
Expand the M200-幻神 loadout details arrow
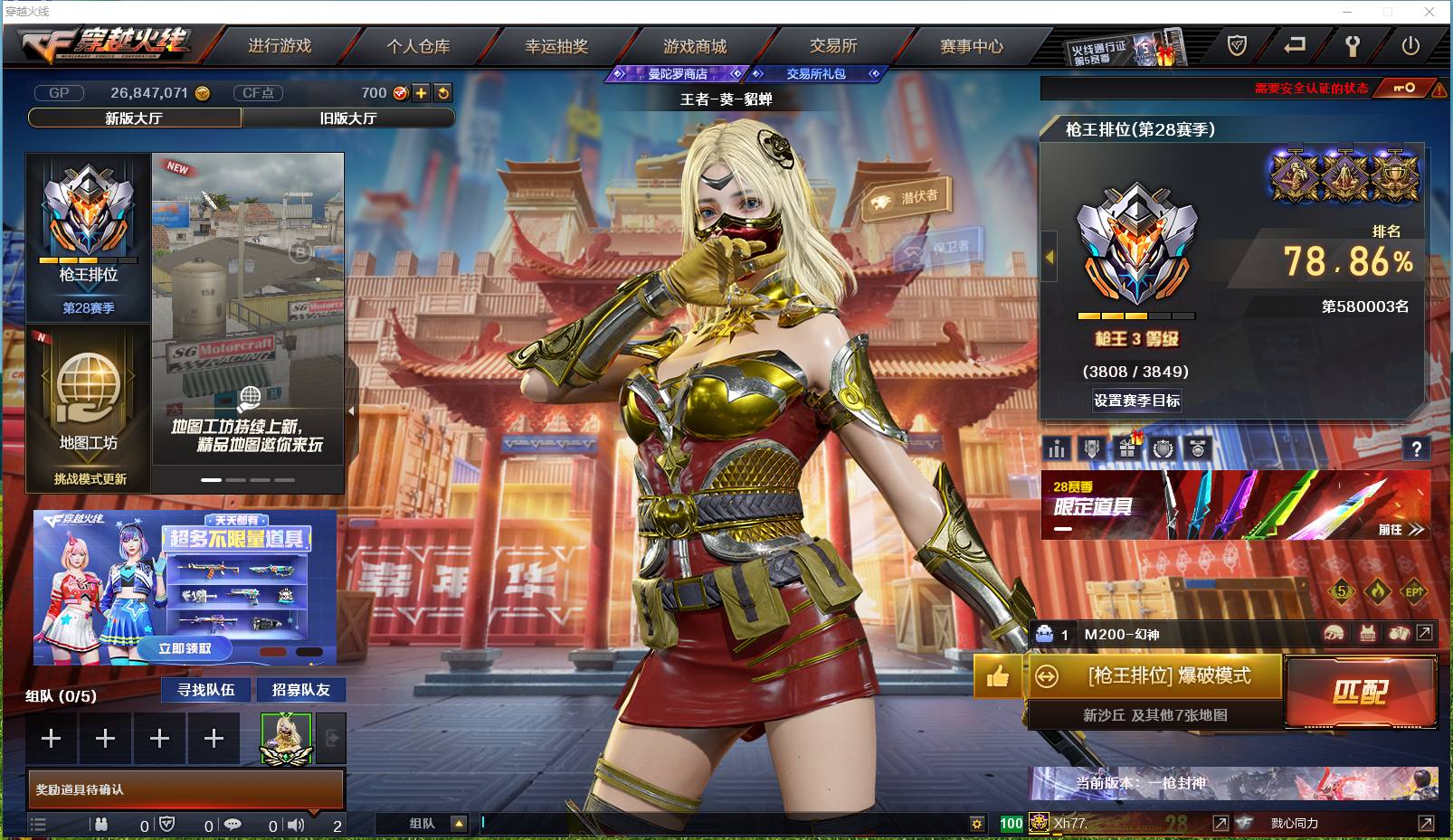[x=1424, y=633]
